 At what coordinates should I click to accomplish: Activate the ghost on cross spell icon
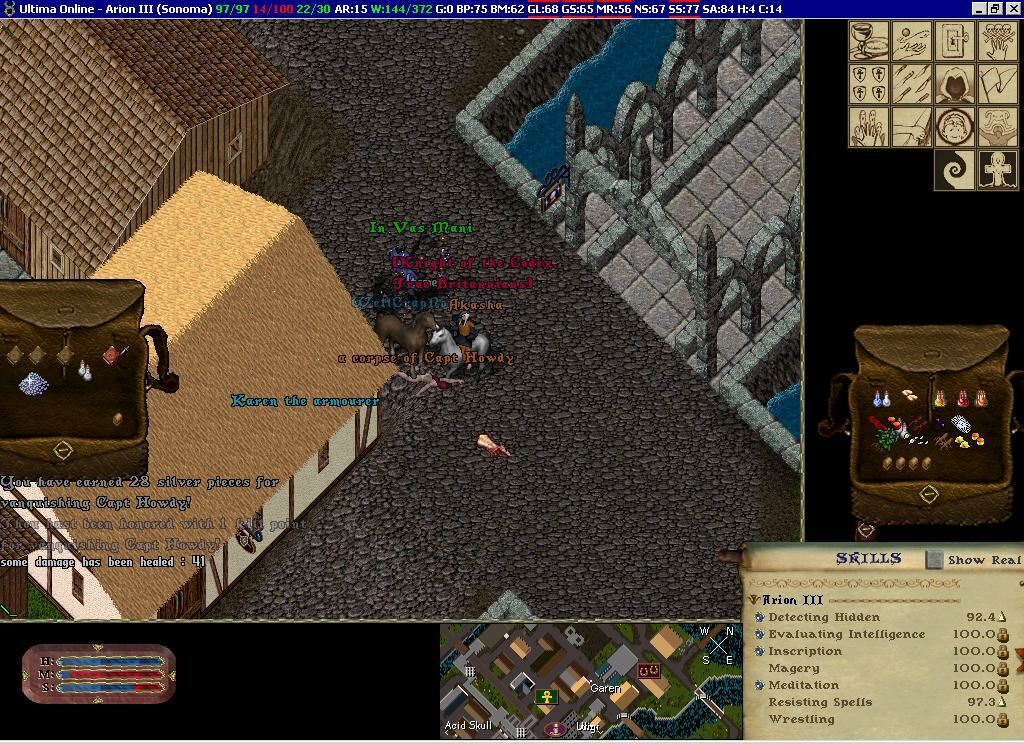pos(998,170)
